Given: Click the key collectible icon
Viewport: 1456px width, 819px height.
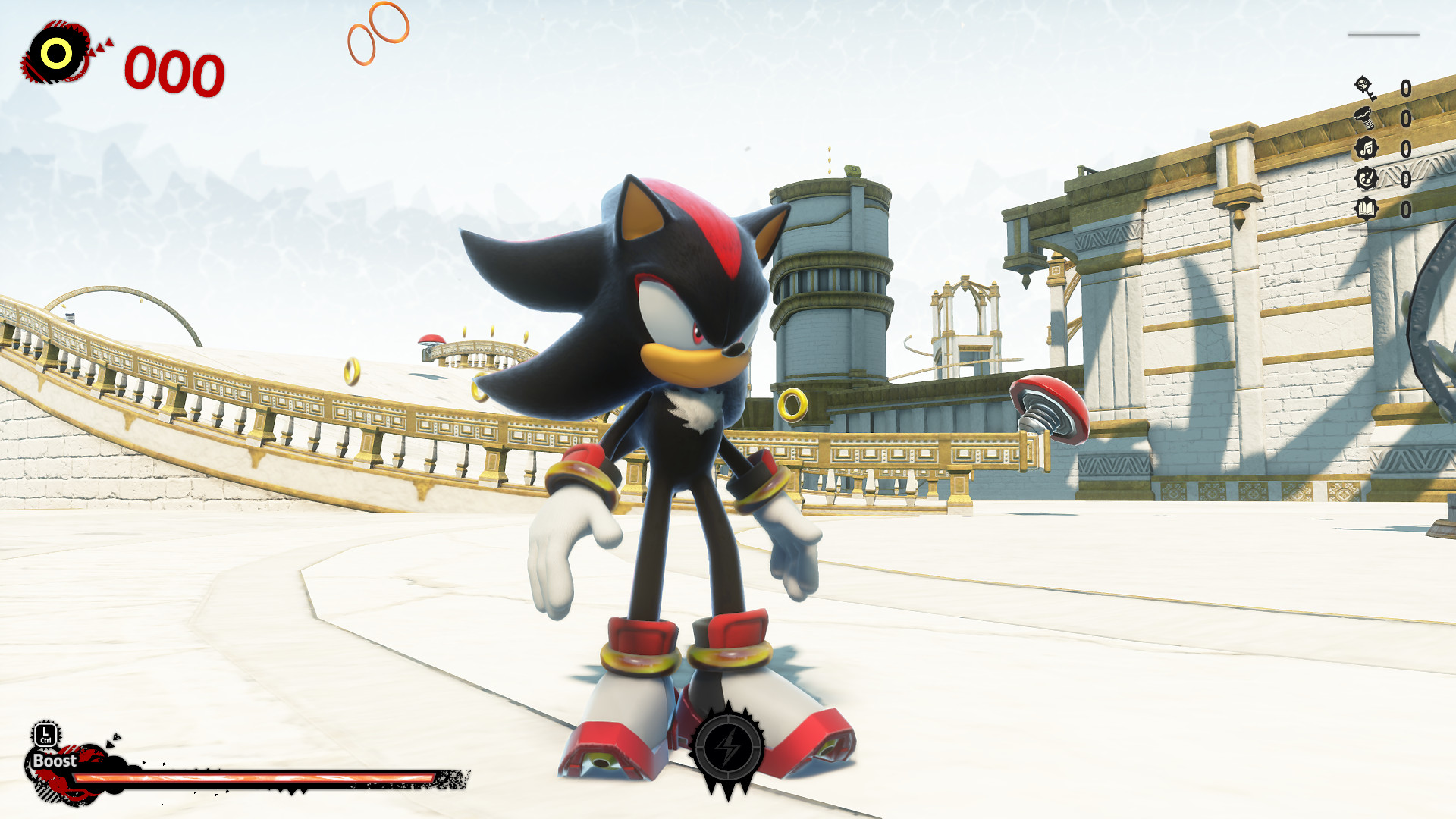Looking at the screenshot, I should [1364, 88].
